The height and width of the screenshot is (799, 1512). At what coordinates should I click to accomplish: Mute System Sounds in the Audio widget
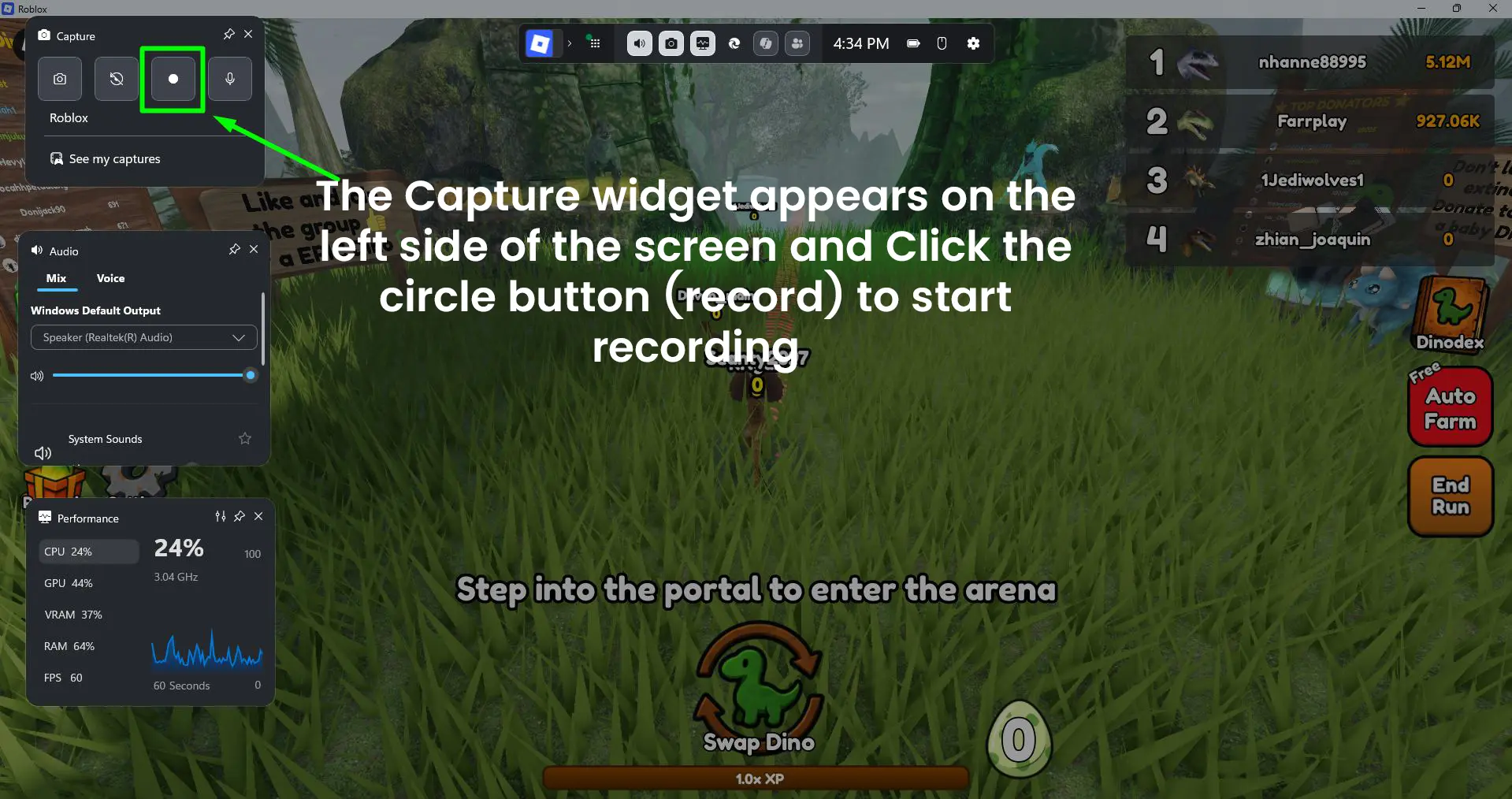point(43,453)
